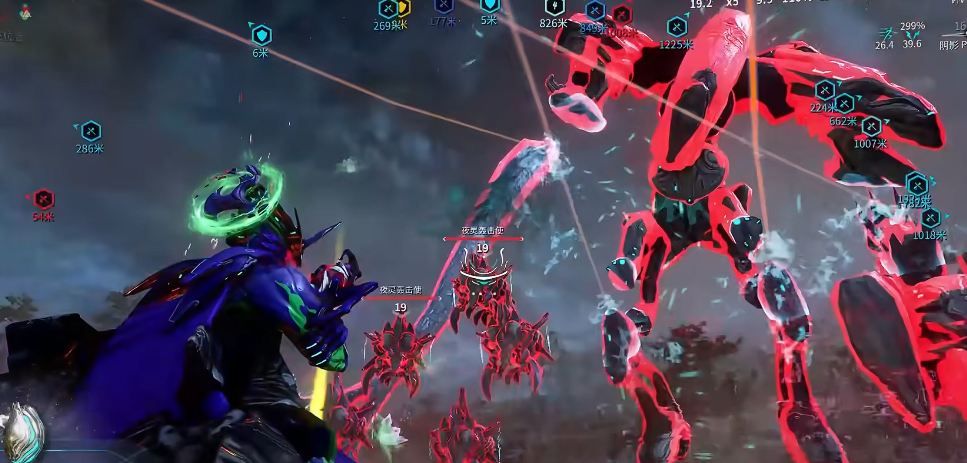Click the crossed-tools marker labeled 1007米
Viewport: 967px width, 463px height.
871,127
